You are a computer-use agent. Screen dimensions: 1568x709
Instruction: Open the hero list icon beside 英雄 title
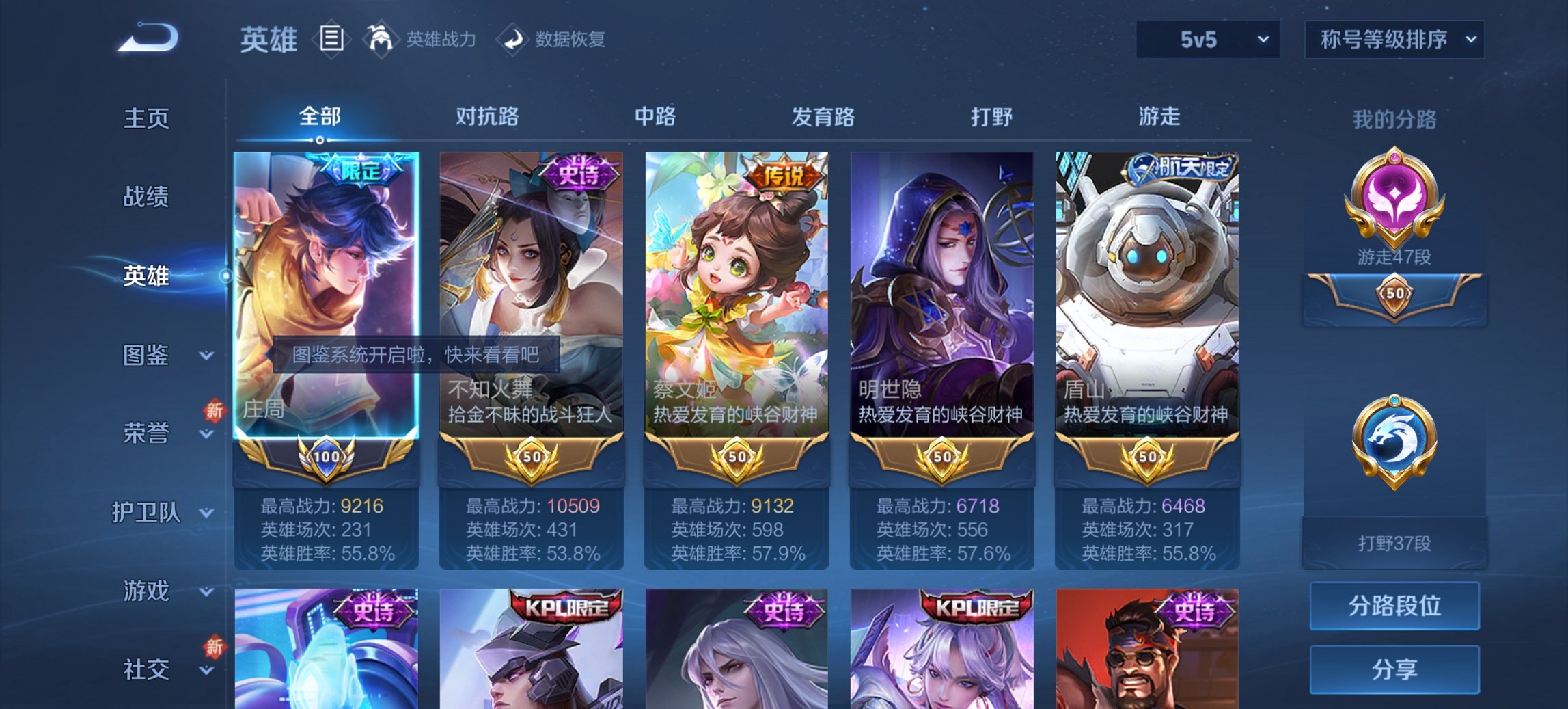click(x=333, y=40)
